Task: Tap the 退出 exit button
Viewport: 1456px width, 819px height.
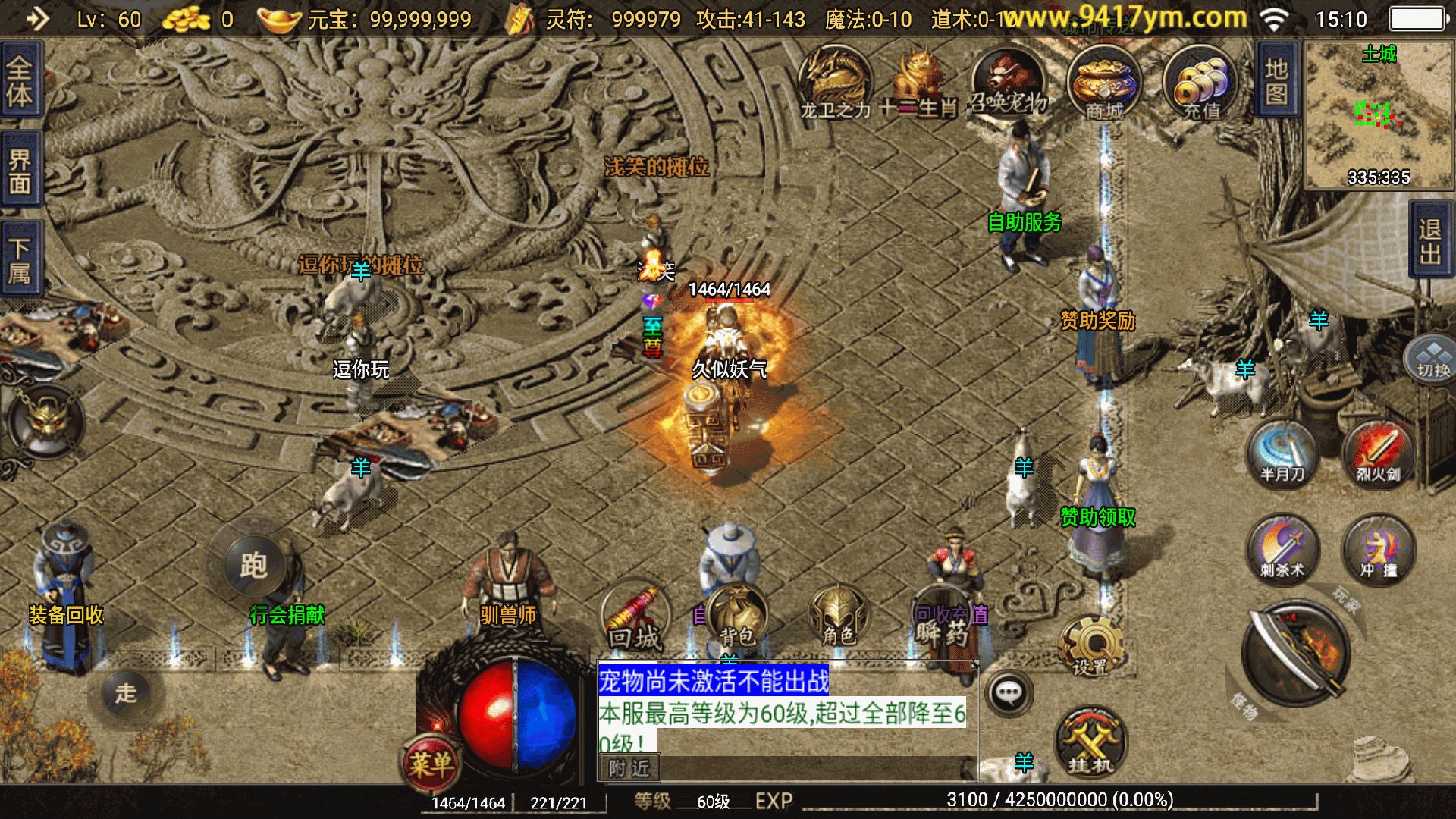Action: click(1430, 241)
